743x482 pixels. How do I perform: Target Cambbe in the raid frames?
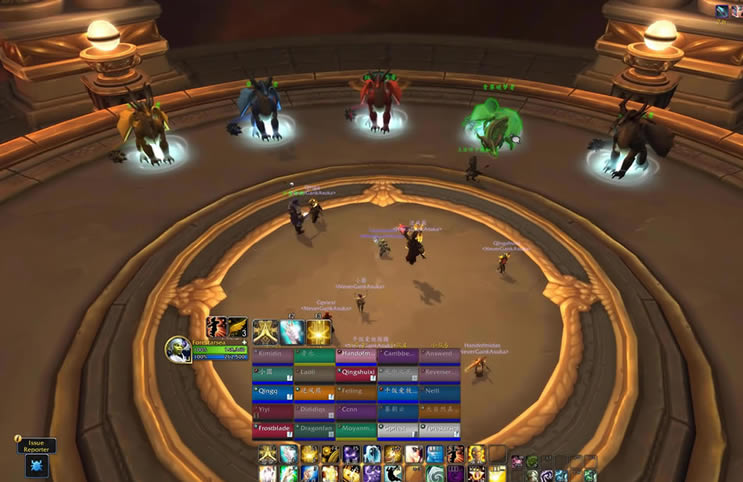point(398,354)
